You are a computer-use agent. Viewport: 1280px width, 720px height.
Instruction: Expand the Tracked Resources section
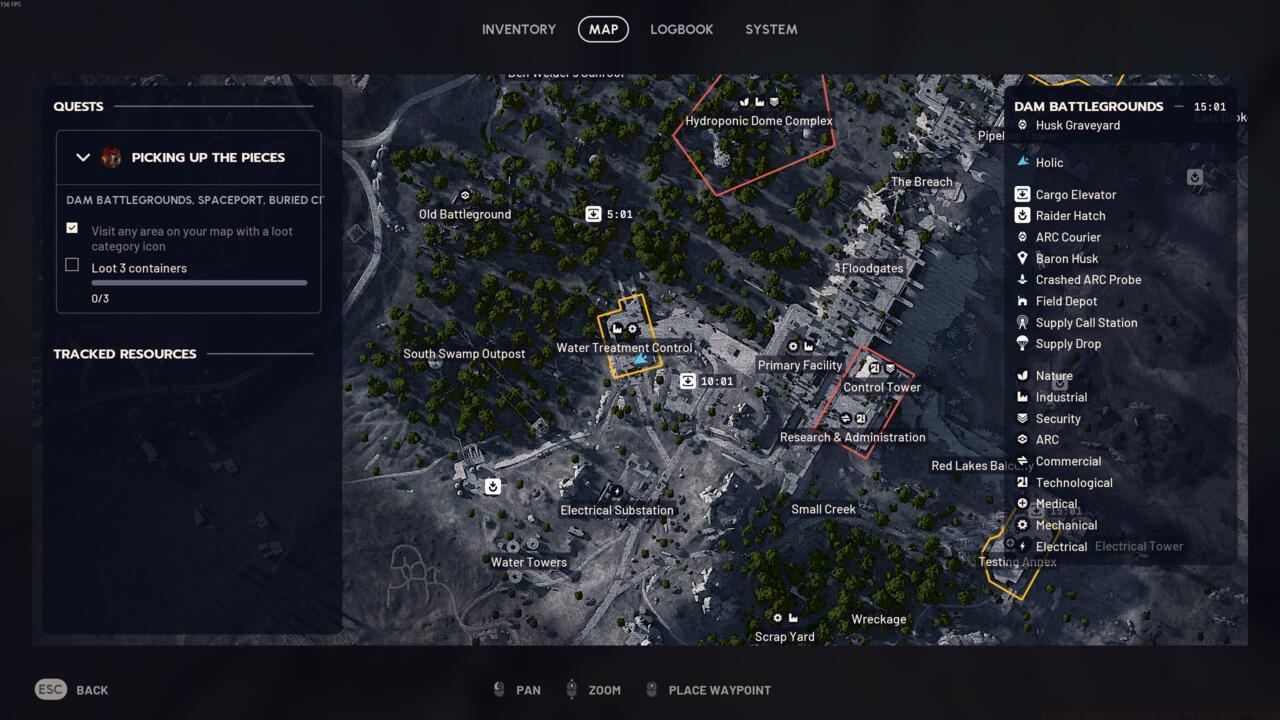pyautogui.click(x=125, y=354)
